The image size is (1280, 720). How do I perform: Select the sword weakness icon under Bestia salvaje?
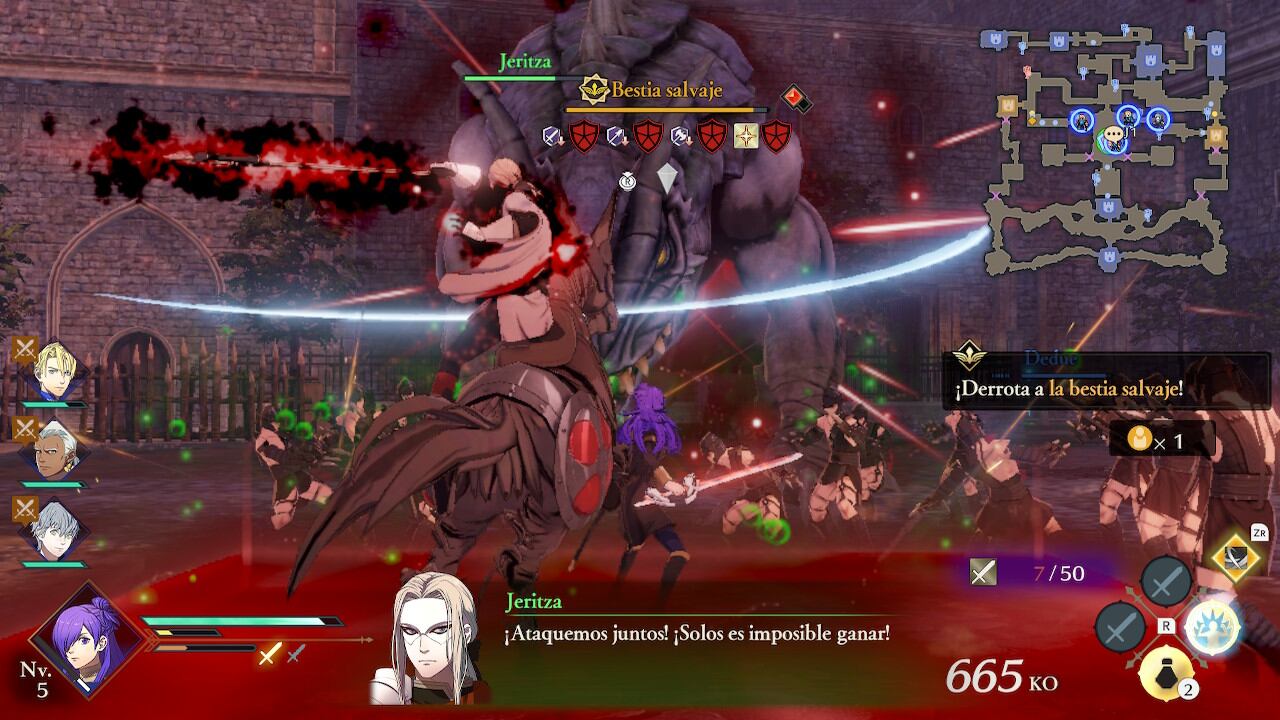(x=551, y=135)
